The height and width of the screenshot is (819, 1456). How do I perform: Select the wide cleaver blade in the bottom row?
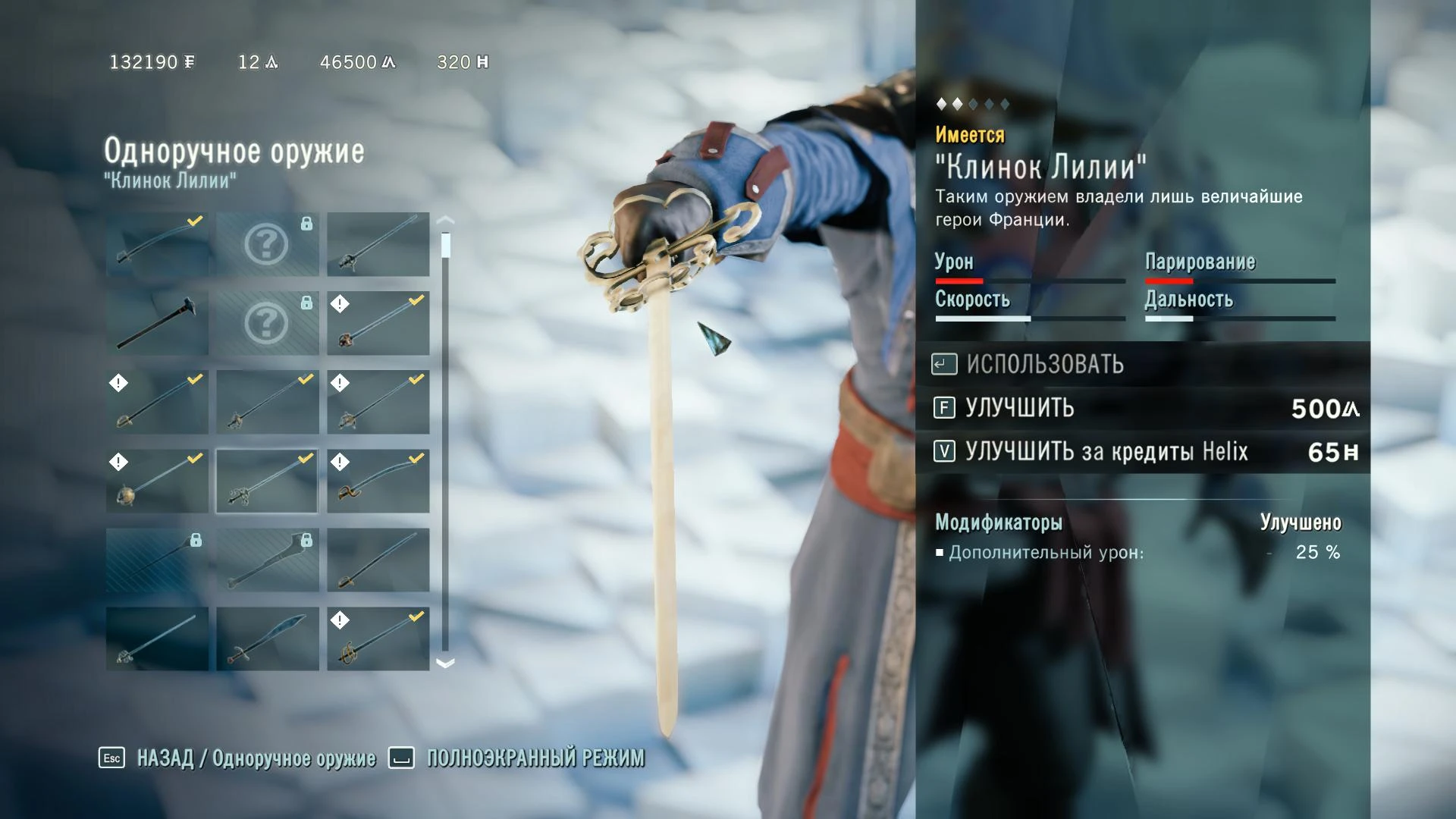267,638
